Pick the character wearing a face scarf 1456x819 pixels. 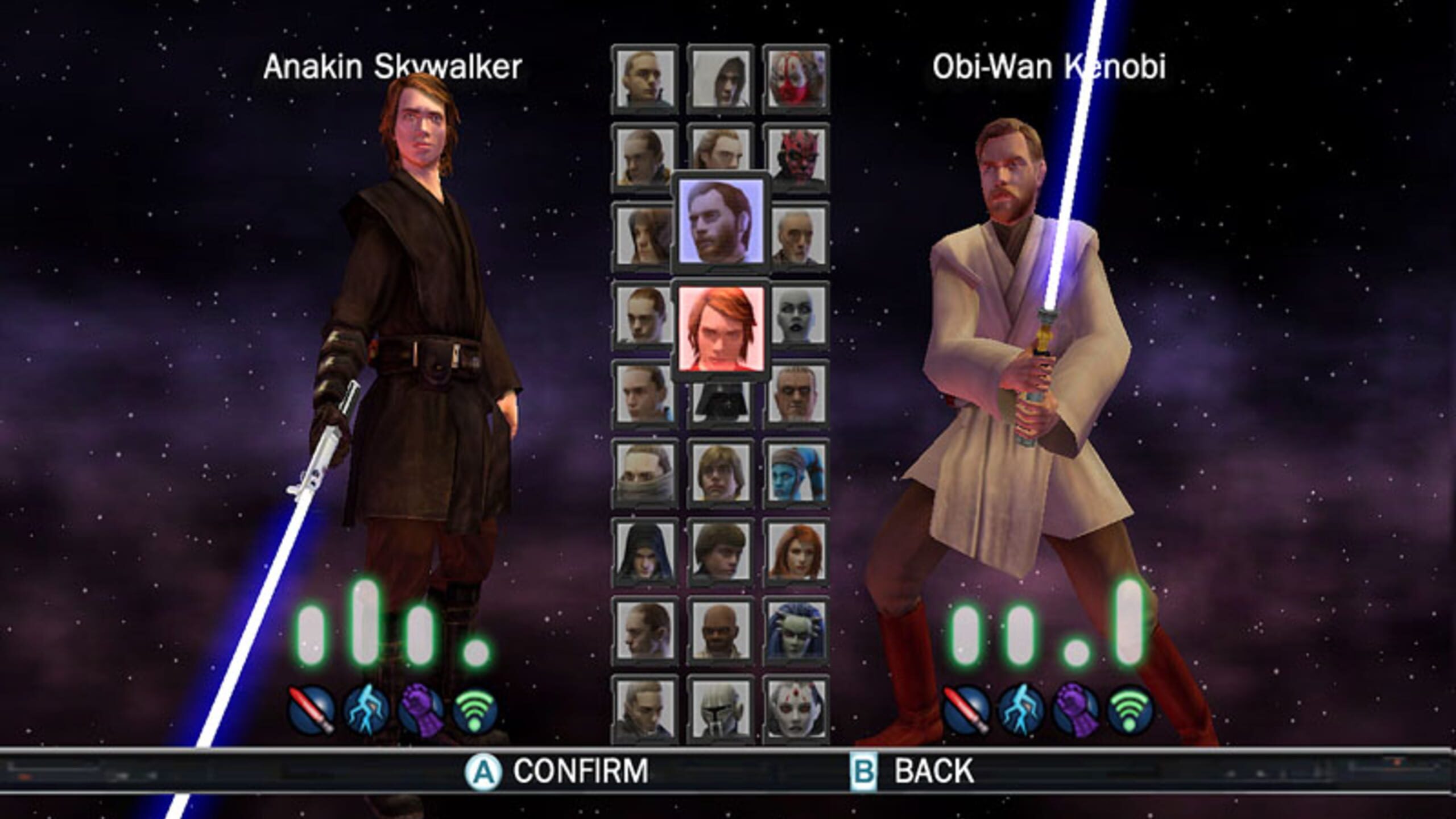(644, 473)
